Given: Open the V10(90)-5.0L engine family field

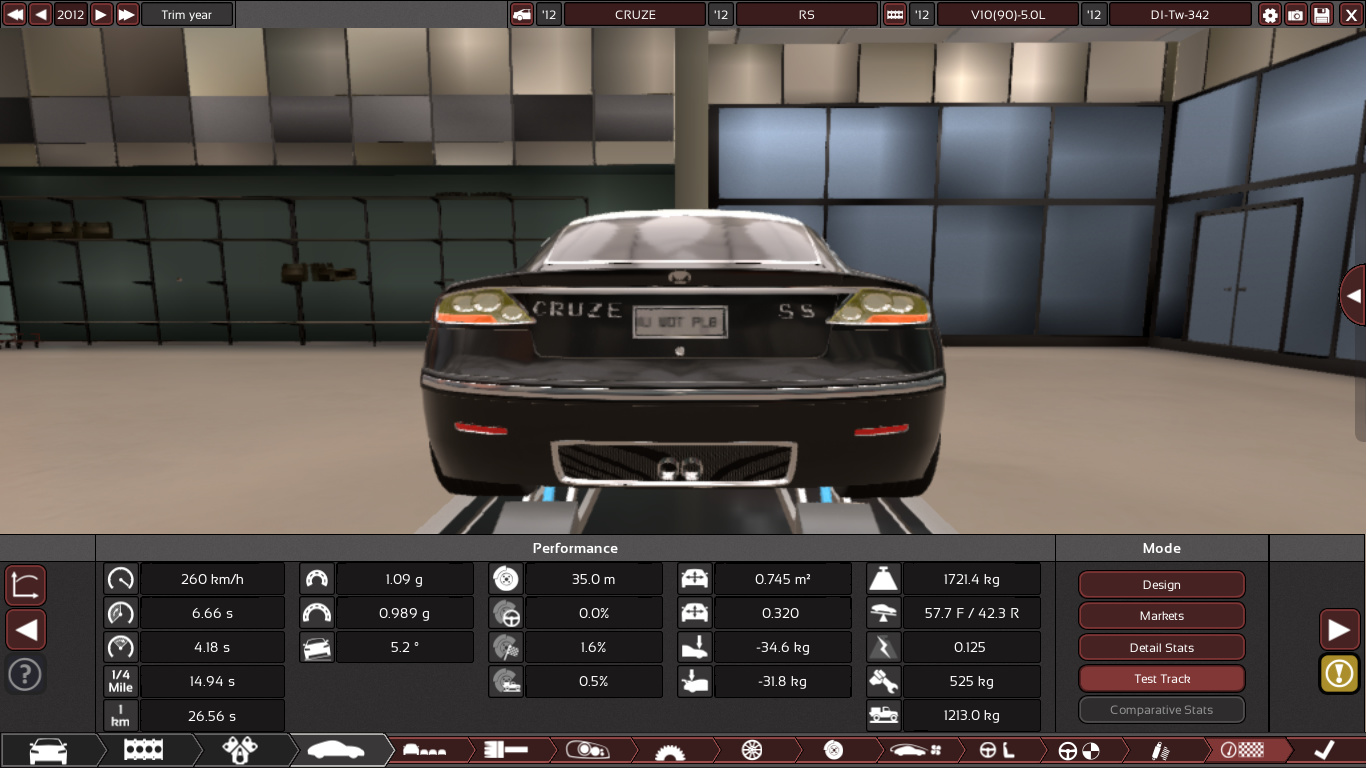Looking at the screenshot, I should 1008,15.
